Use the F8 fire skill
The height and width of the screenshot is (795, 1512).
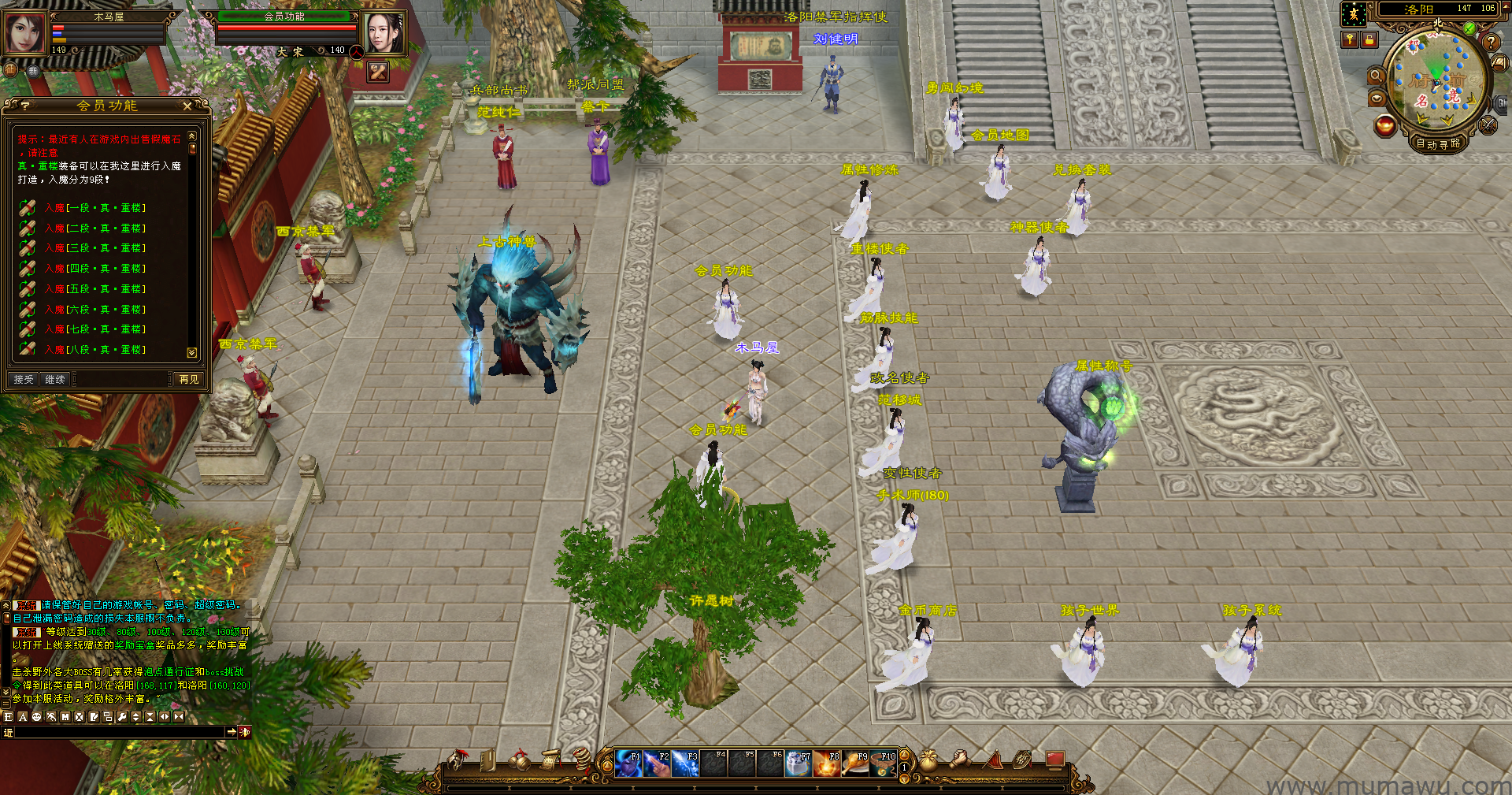click(827, 763)
